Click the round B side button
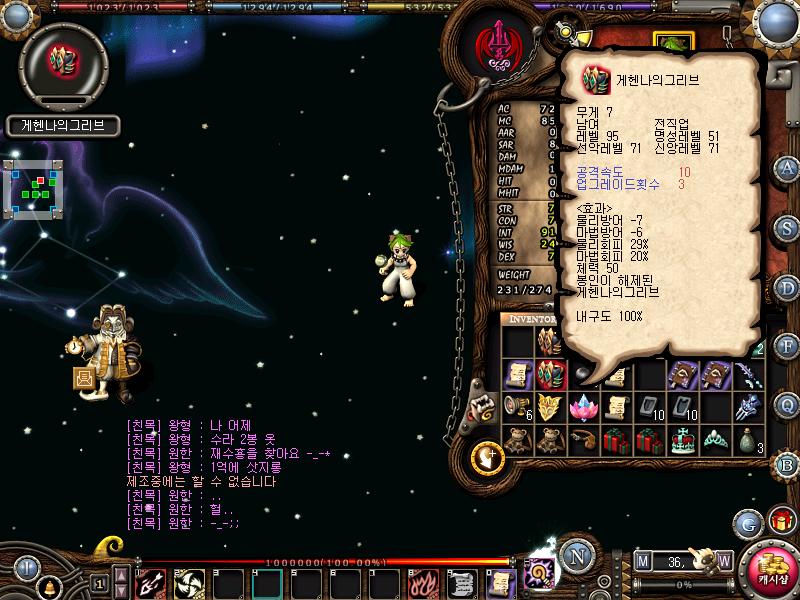This screenshot has width=800, height=600. pos(787,464)
